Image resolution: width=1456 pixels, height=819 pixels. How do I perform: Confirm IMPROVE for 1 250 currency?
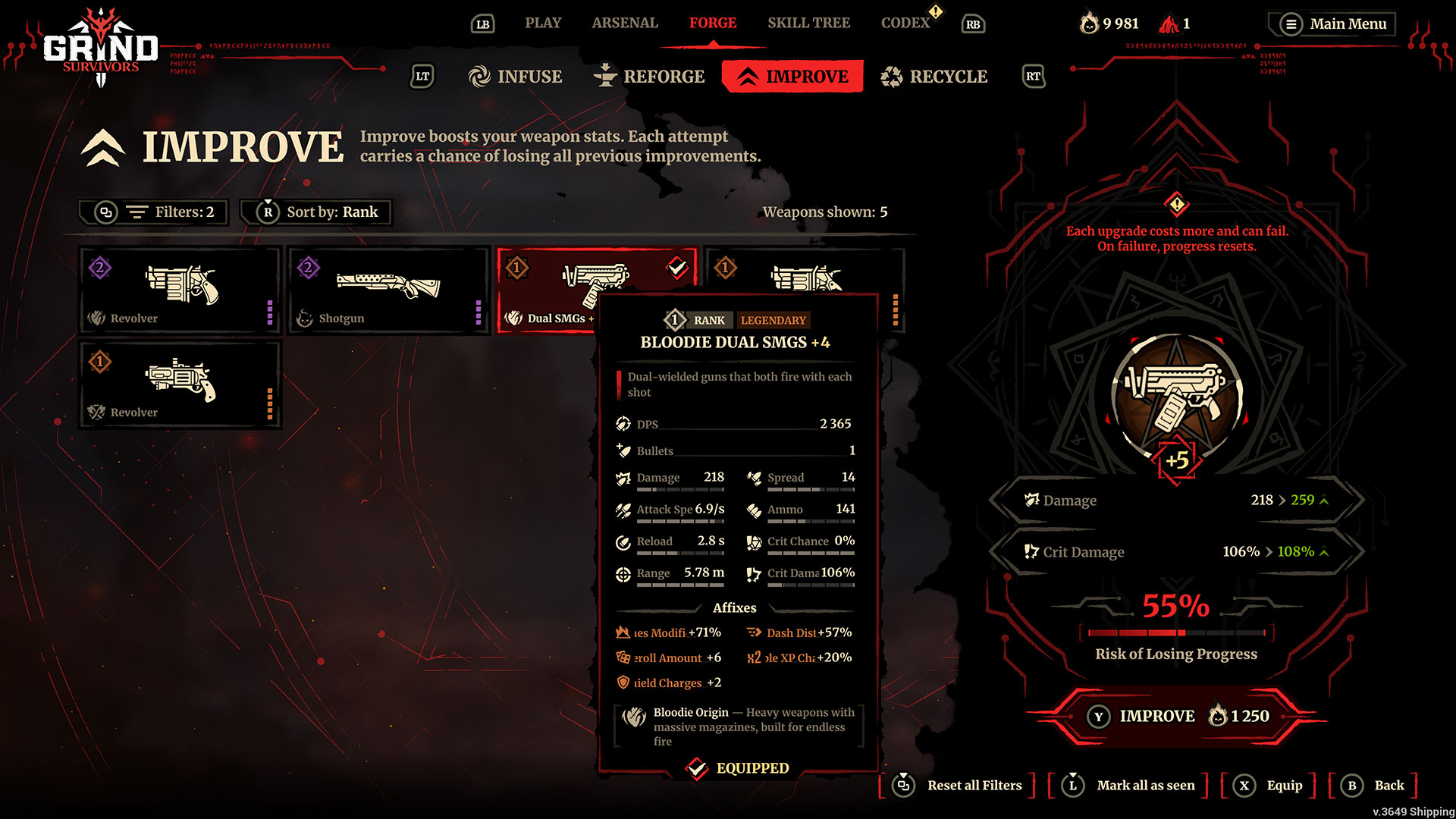point(1176,716)
